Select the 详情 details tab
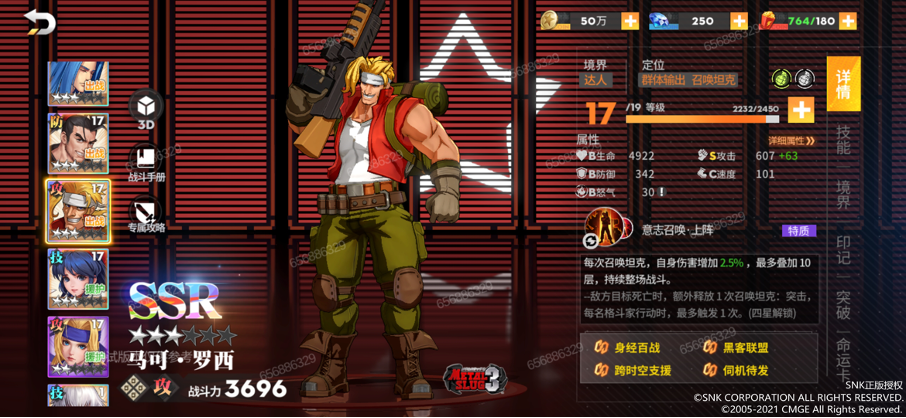Screen dimensions: 906x418 843,83
